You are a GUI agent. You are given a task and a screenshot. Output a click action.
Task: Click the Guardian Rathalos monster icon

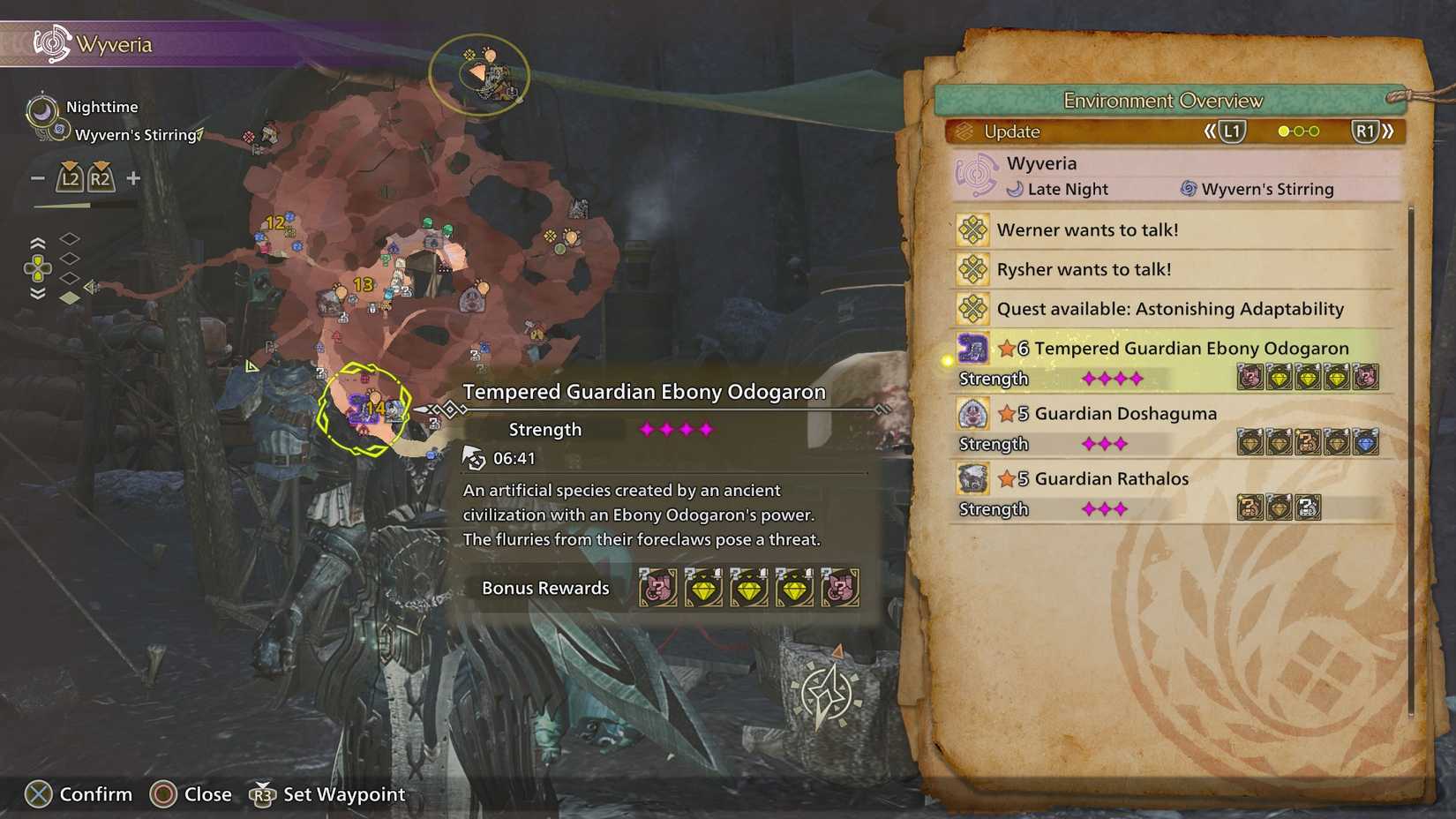(x=972, y=479)
